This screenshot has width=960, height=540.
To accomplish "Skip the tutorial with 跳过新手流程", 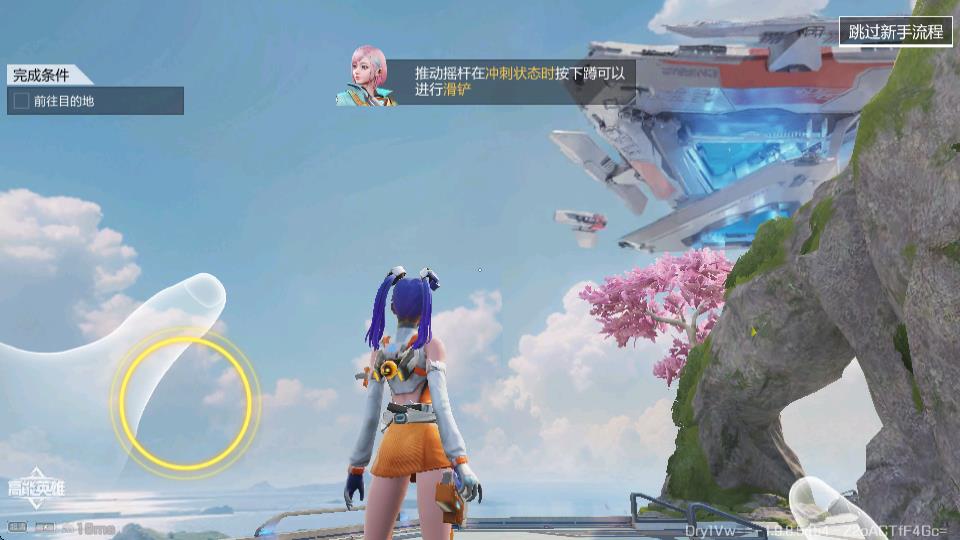I will point(895,31).
